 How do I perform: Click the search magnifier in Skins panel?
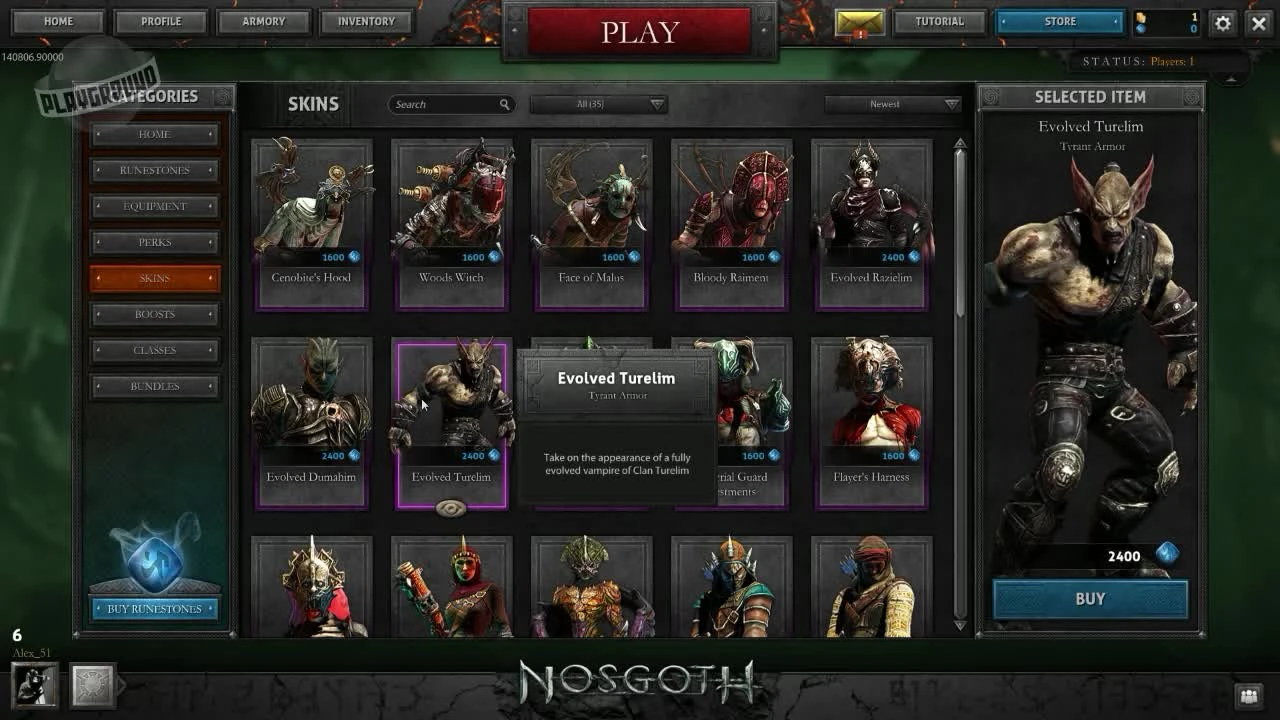(504, 104)
